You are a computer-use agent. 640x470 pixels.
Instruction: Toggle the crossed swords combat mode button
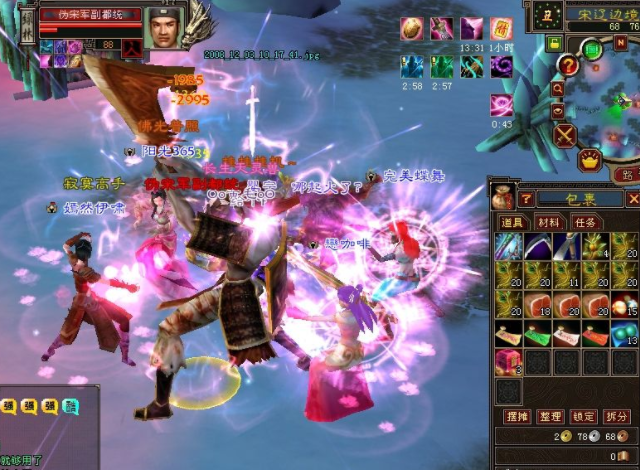click(x=566, y=133)
